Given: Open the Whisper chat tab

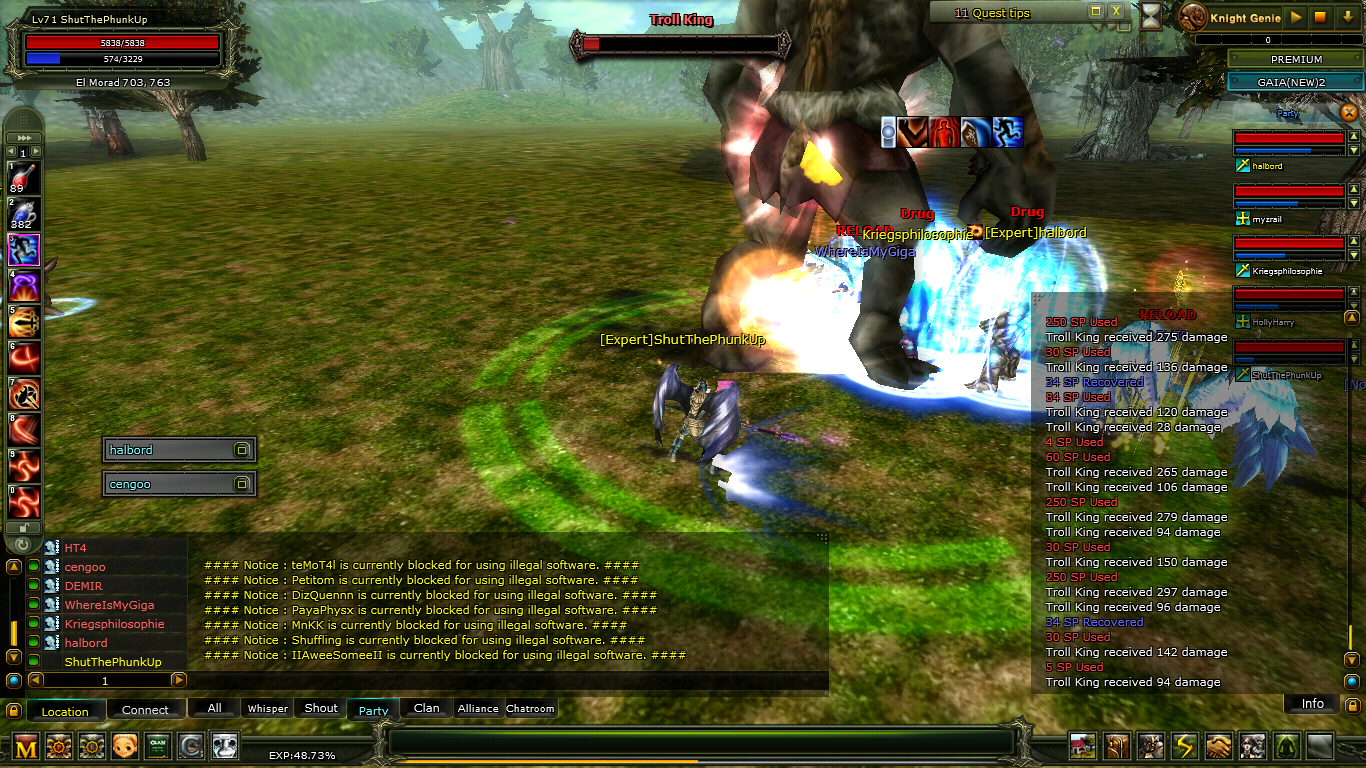Looking at the screenshot, I should [x=268, y=708].
